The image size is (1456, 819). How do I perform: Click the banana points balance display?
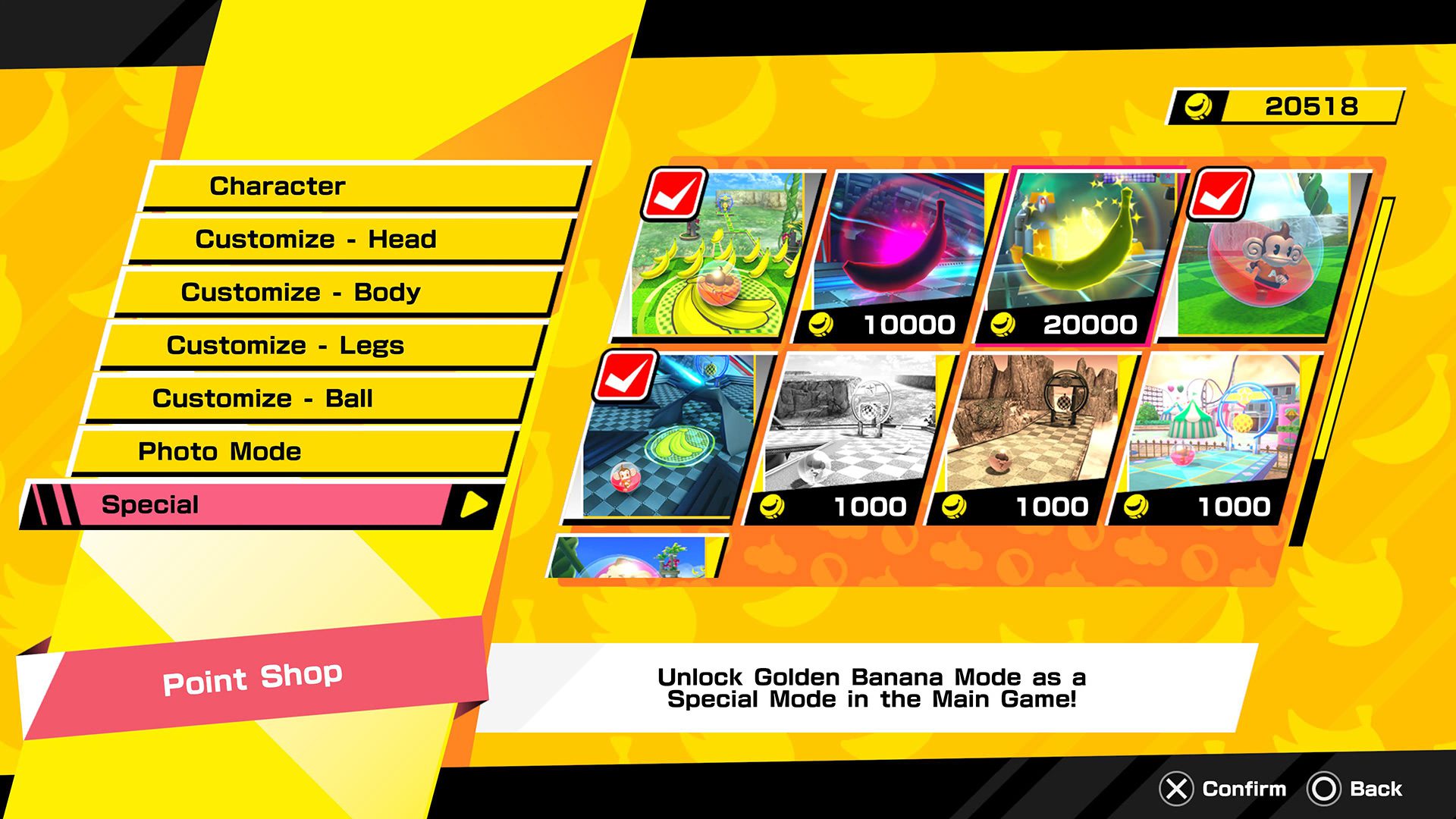click(x=1289, y=106)
